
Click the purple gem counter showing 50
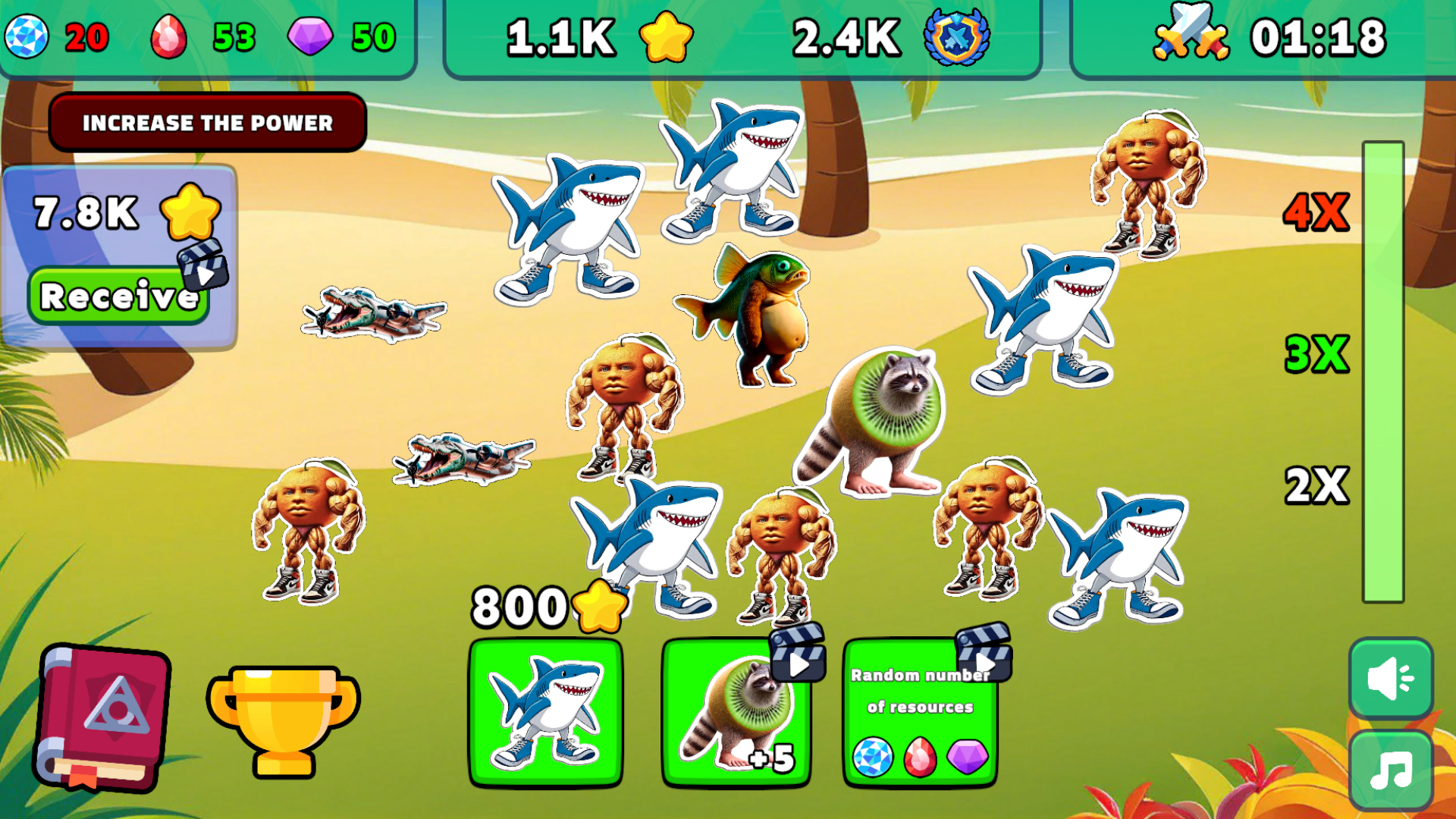click(334, 34)
